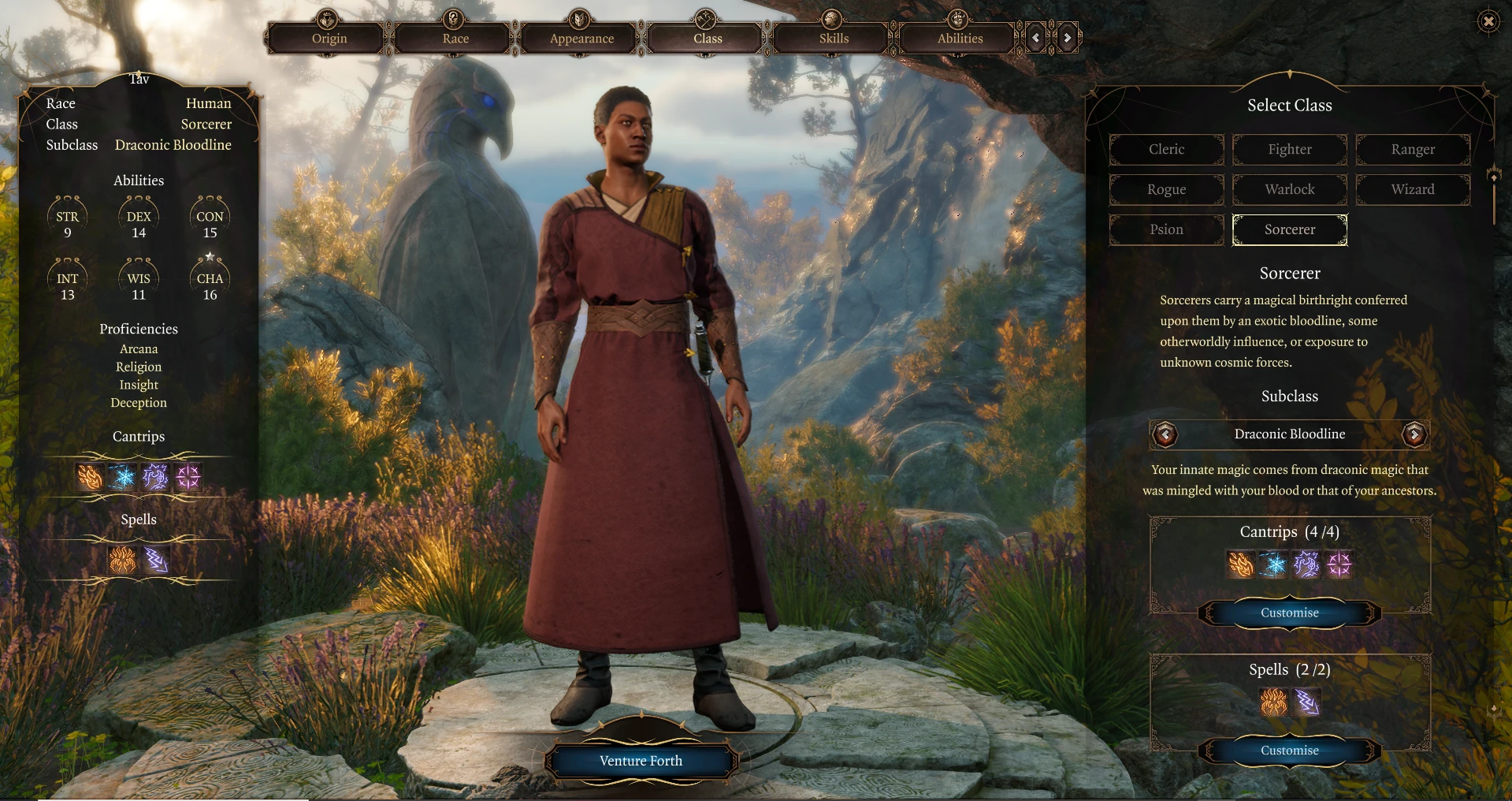Choose the Cleric class
This screenshot has width=1512, height=801.
tap(1166, 149)
